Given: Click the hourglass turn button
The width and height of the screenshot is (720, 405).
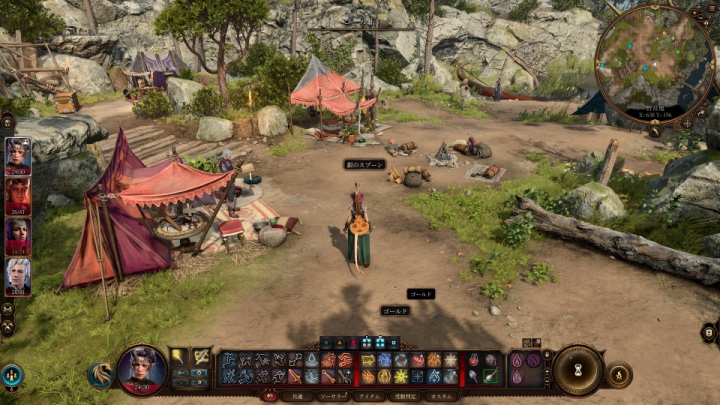Looking at the screenshot, I should tap(578, 369).
